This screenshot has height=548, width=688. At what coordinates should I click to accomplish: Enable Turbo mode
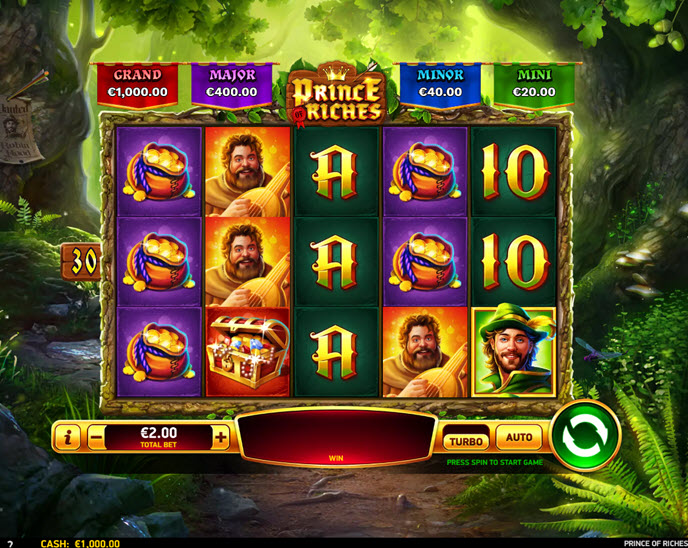point(465,440)
